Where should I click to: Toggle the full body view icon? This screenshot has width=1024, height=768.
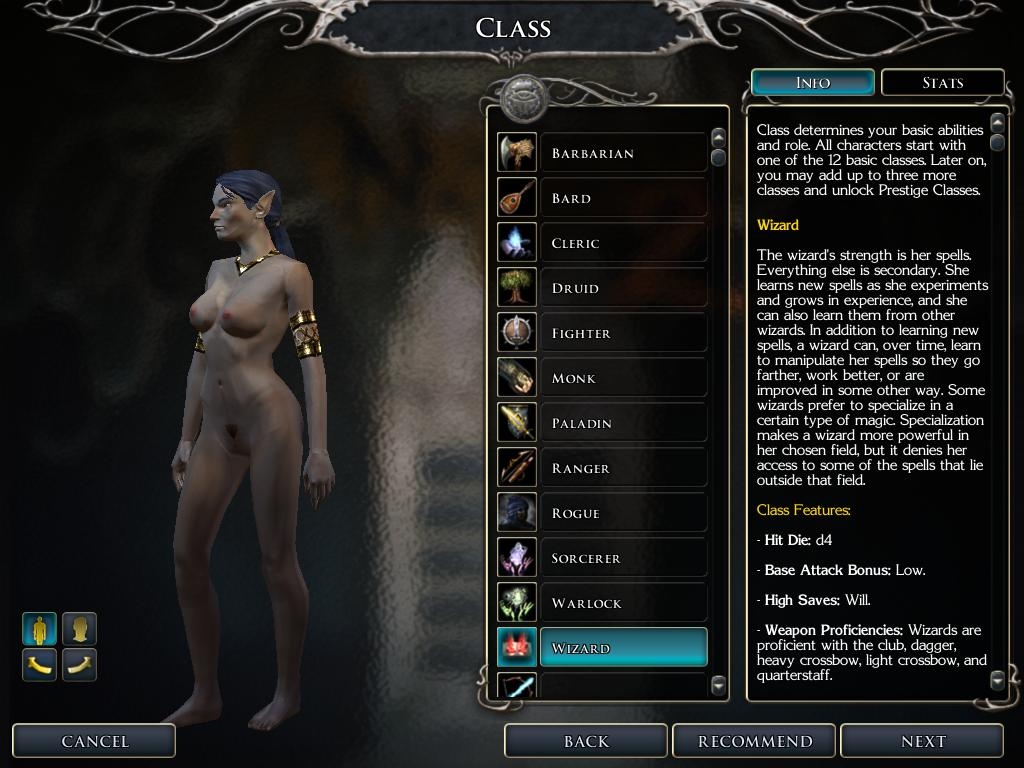point(40,629)
